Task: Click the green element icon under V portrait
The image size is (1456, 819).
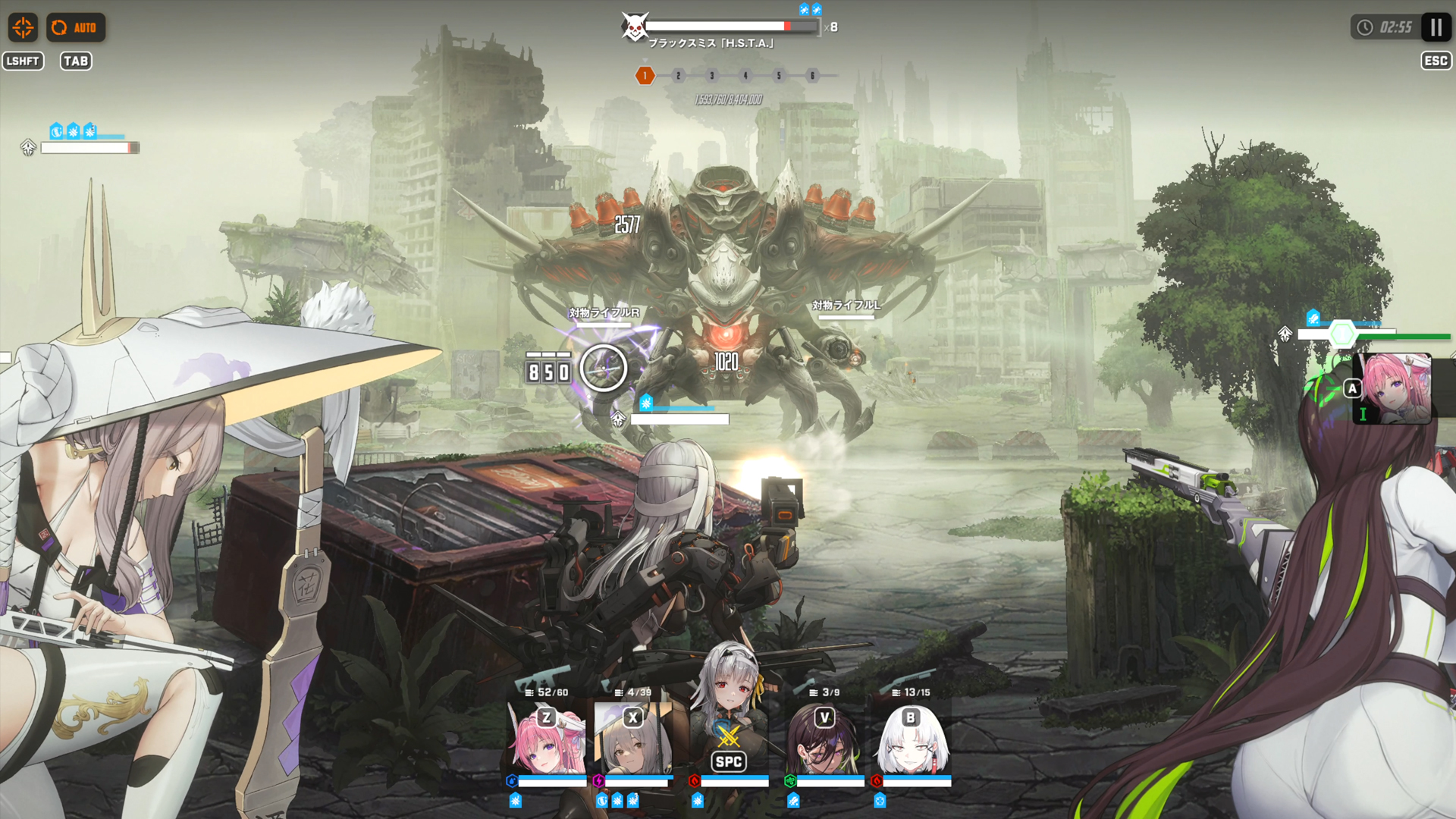Action: point(791,779)
